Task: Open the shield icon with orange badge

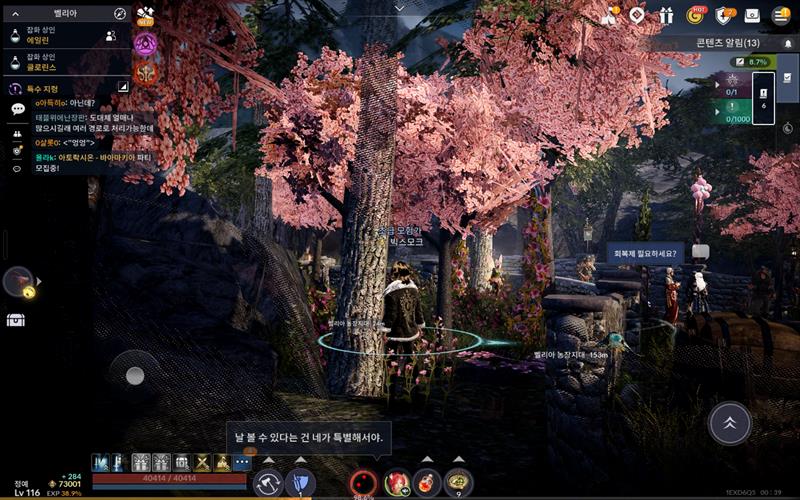Action: tap(724, 15)
